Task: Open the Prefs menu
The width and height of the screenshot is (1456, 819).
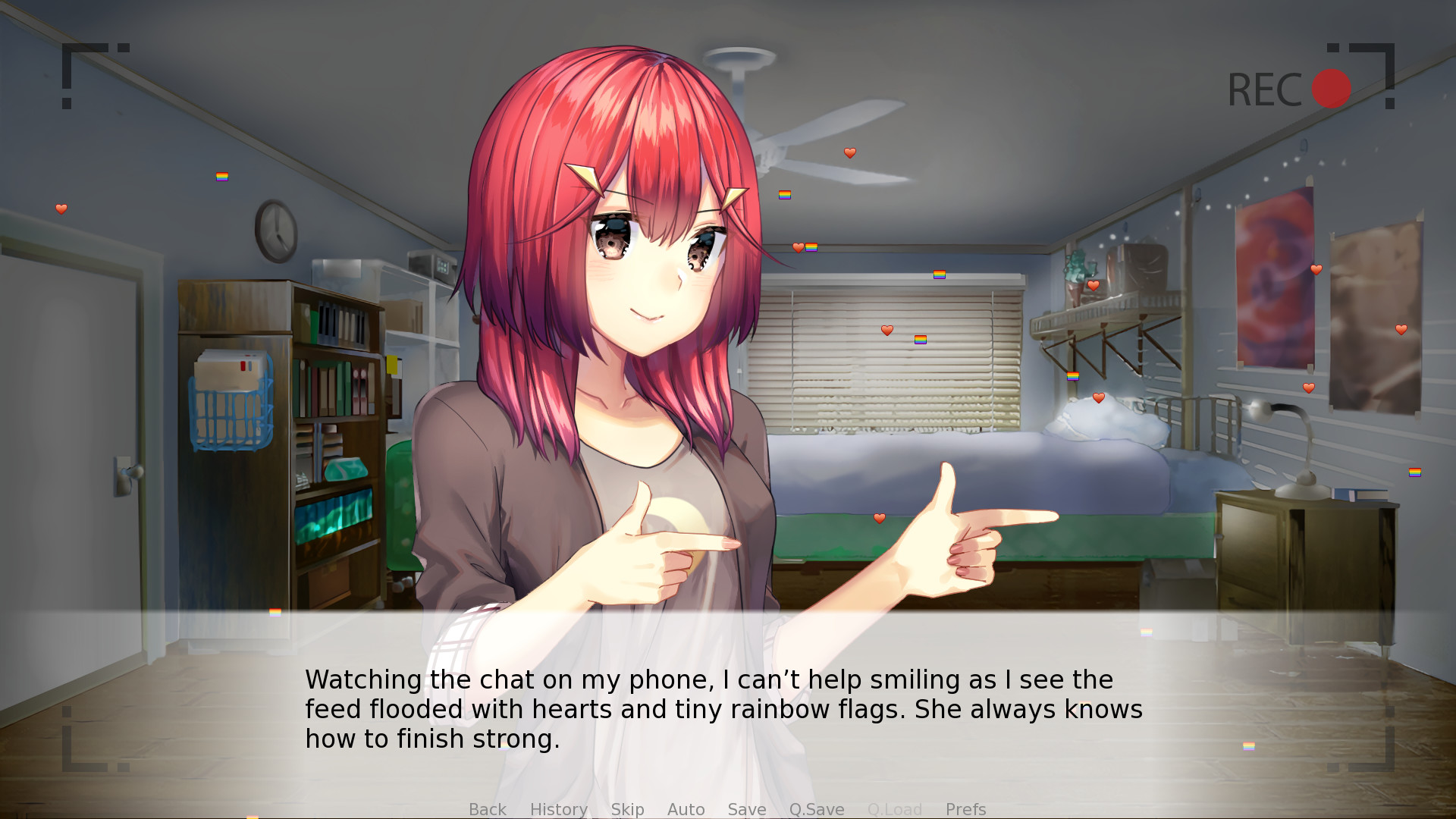Action: [x=965, y=809]
